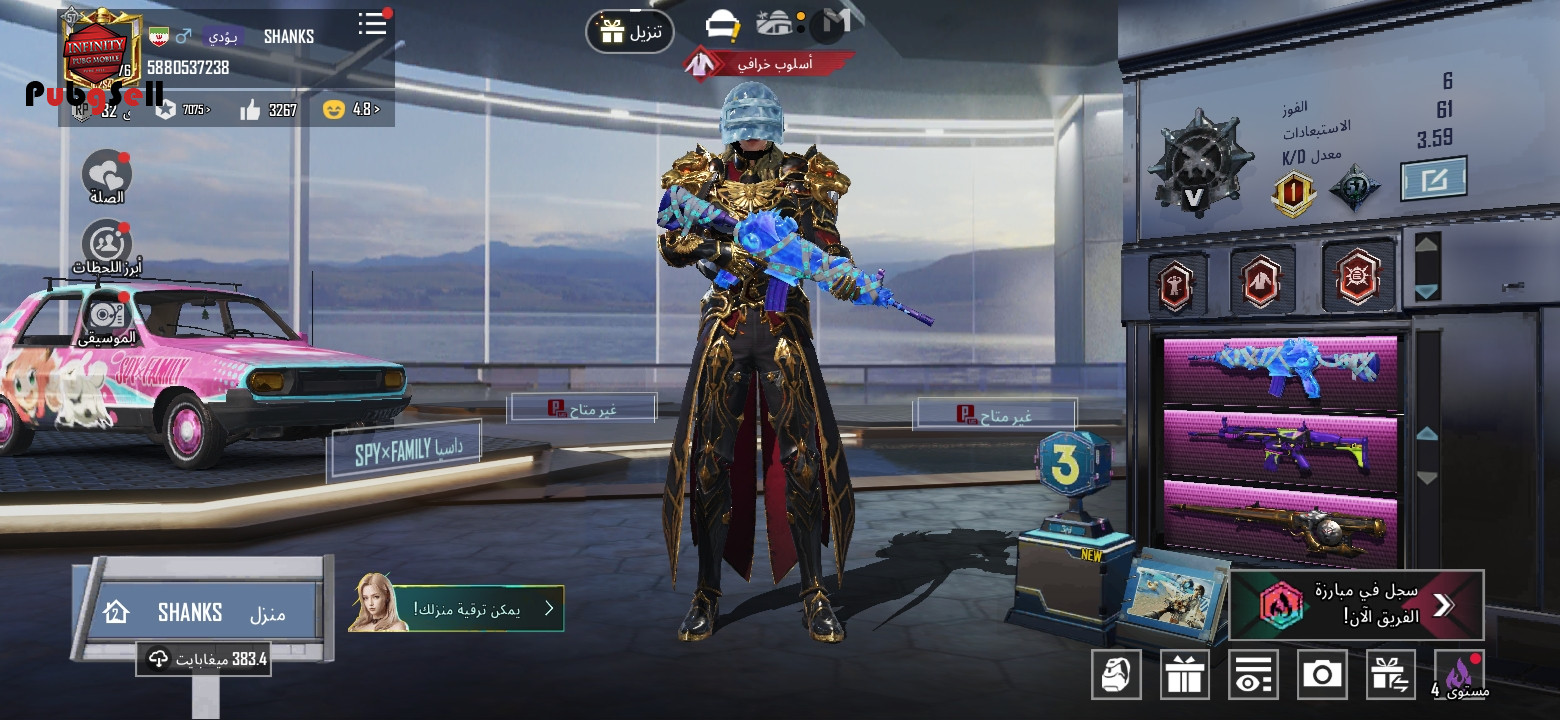Open the camera screenshot button
The height and width of the screenshot is (720, 1560).
(1322, 675)
